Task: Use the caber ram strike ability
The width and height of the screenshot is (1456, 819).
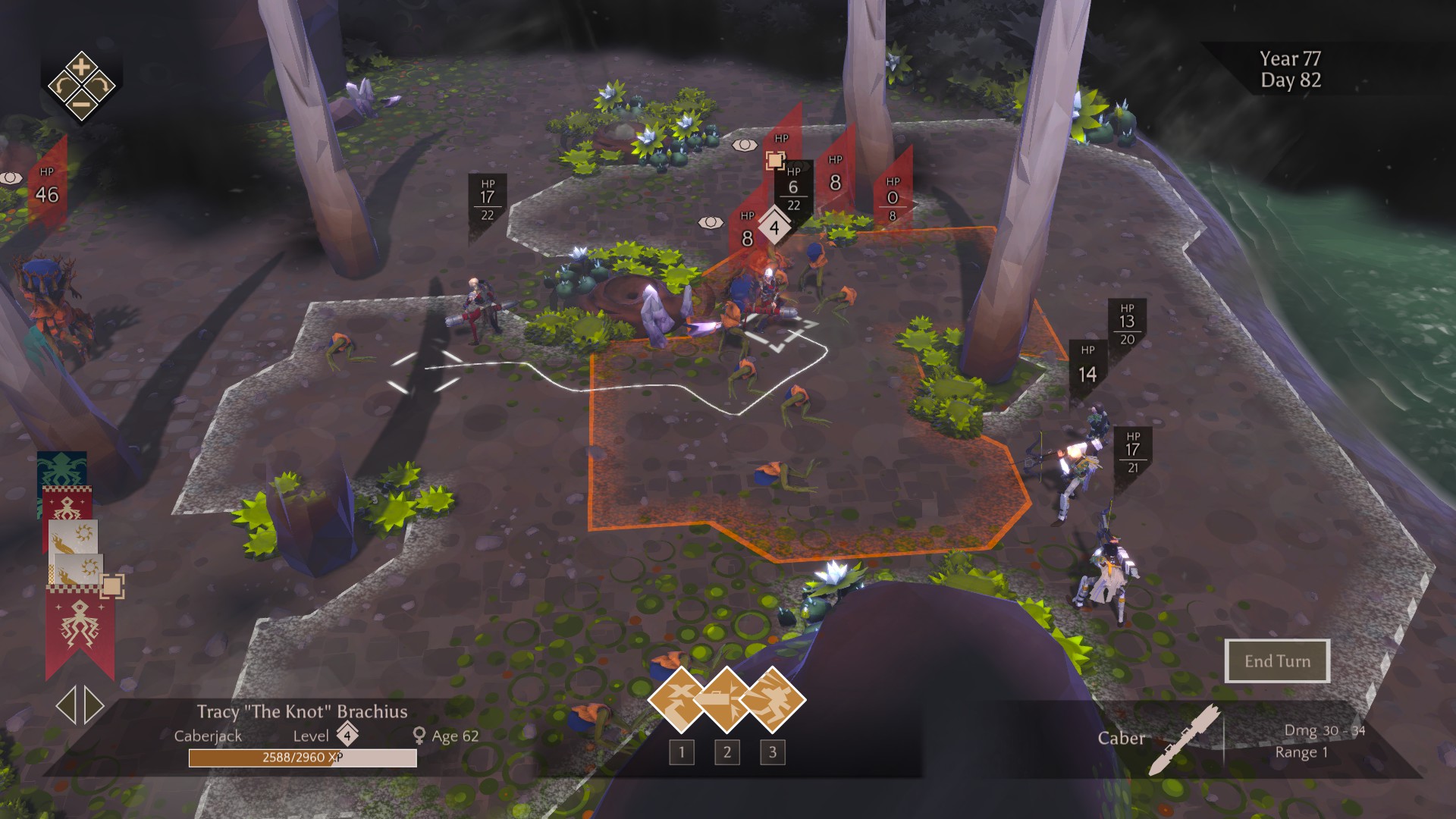Action: (x=726, y=699)
